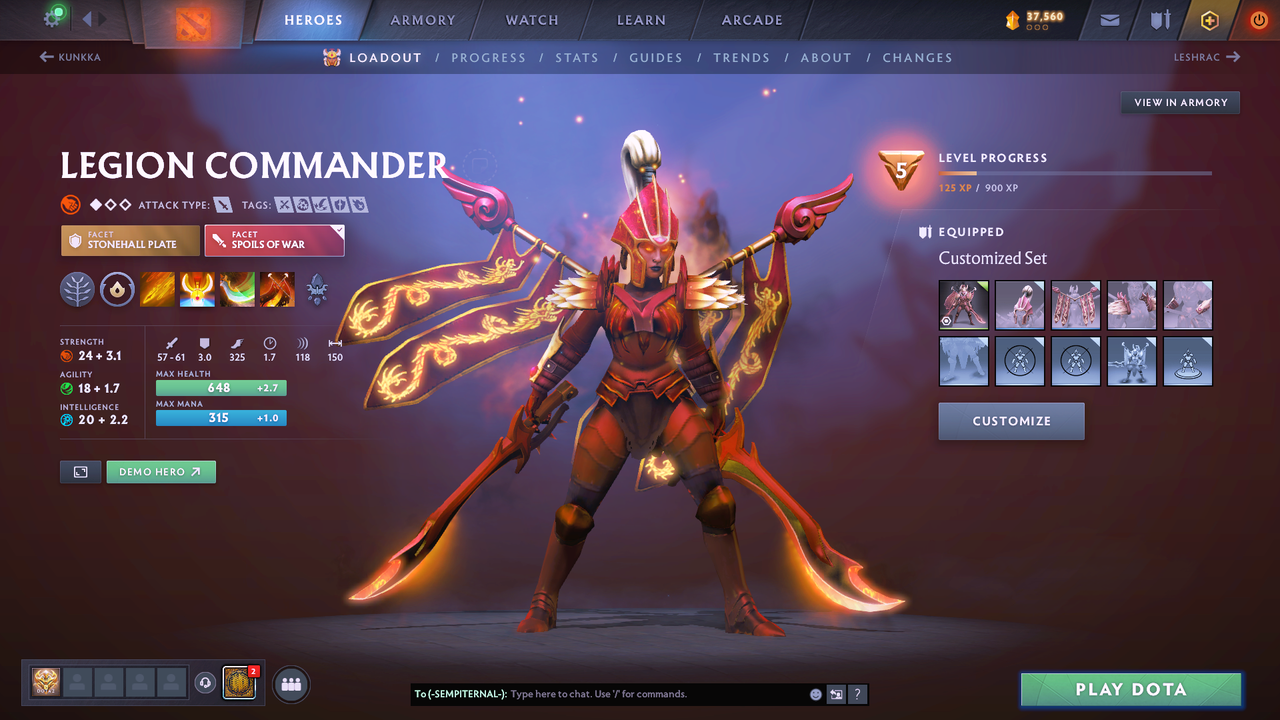Screen dimensions: 1280x720
Task: Enable the Spoils of War facet
Action: click(274, 240)
